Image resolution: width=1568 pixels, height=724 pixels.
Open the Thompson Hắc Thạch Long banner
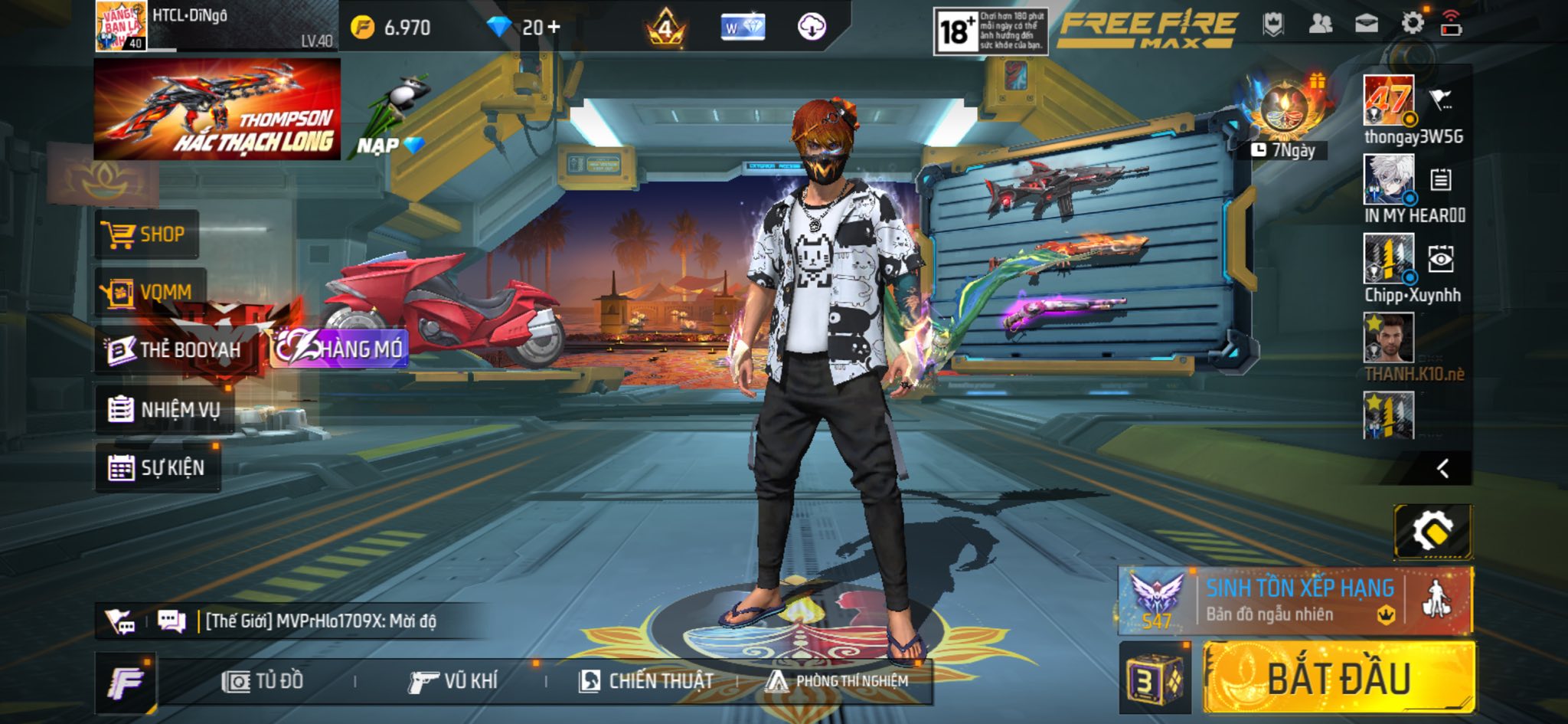pos(217,110)
